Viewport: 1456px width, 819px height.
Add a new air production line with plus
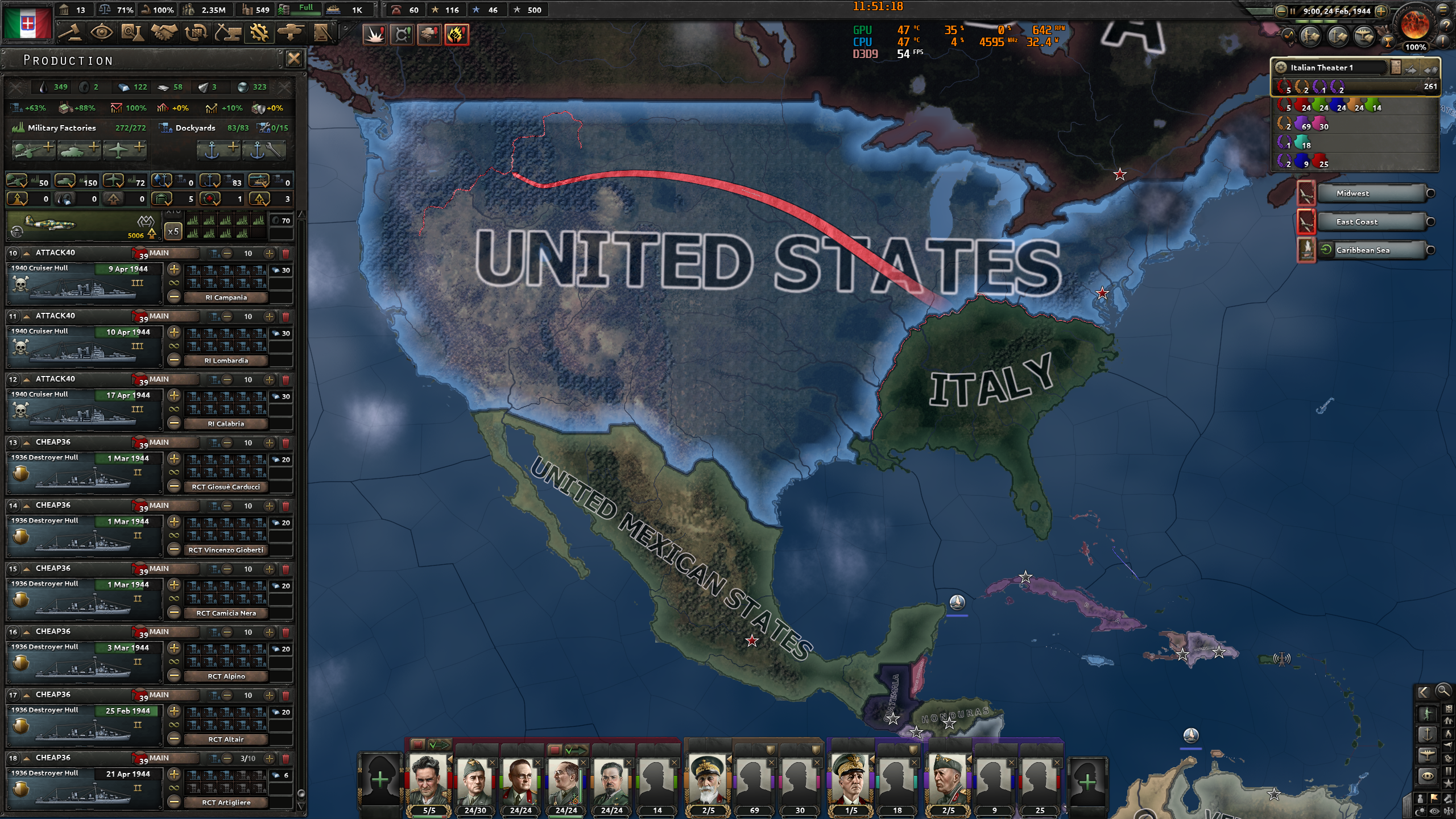coord(125,149)
